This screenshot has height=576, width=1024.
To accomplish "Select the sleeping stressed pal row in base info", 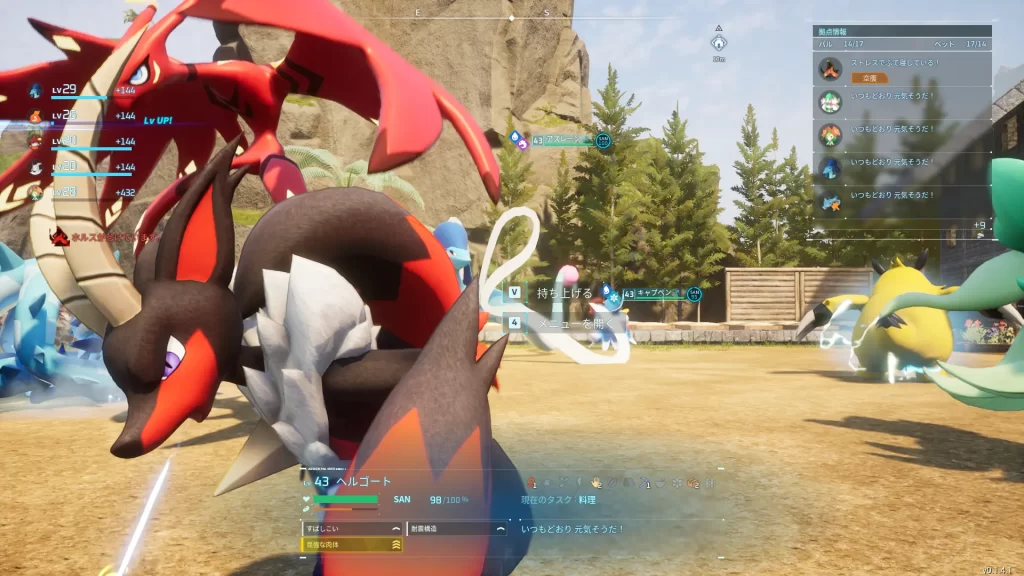I will [901, 68].
